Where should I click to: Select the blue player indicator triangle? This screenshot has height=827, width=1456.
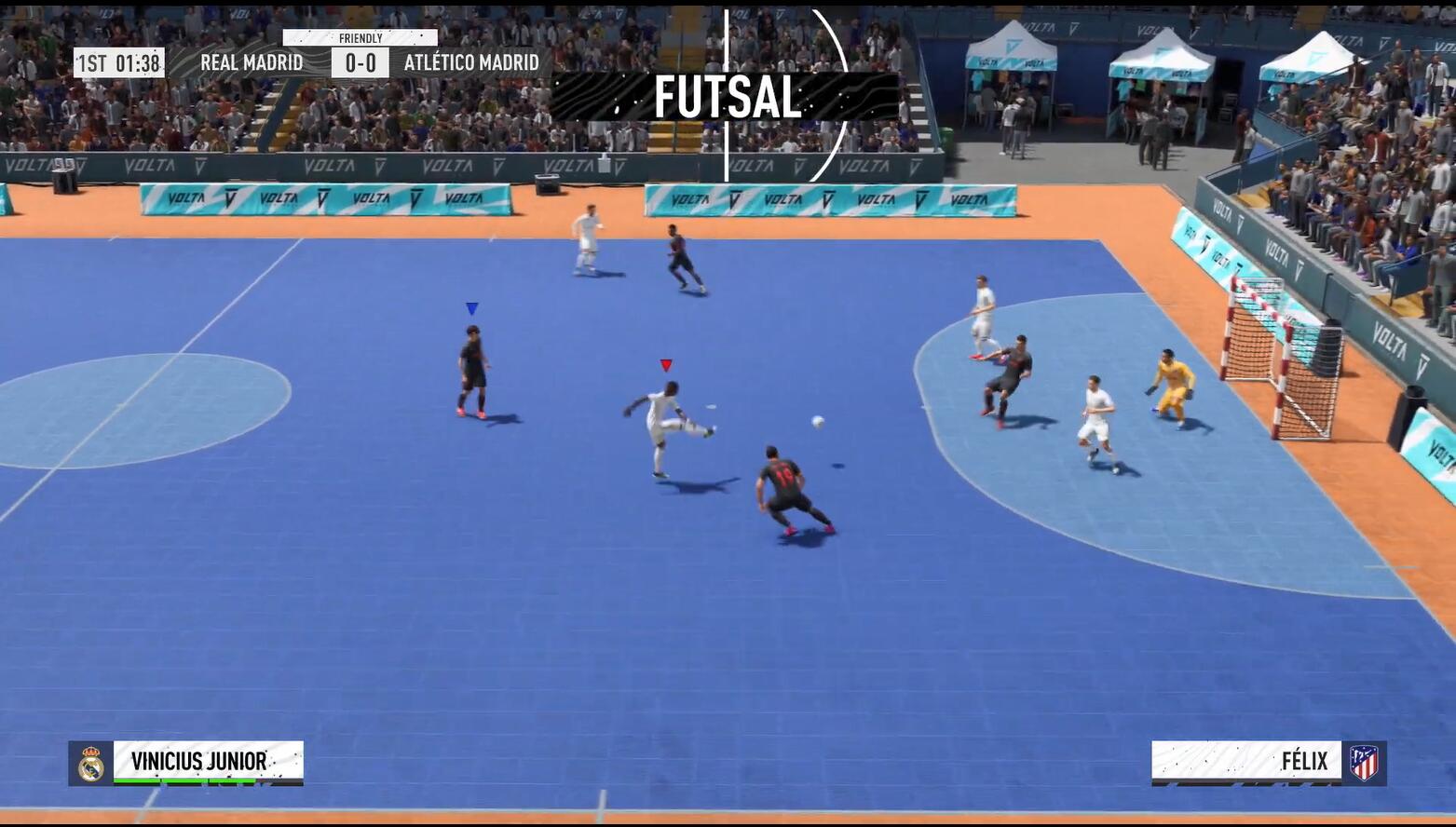(x=472, y=307)
